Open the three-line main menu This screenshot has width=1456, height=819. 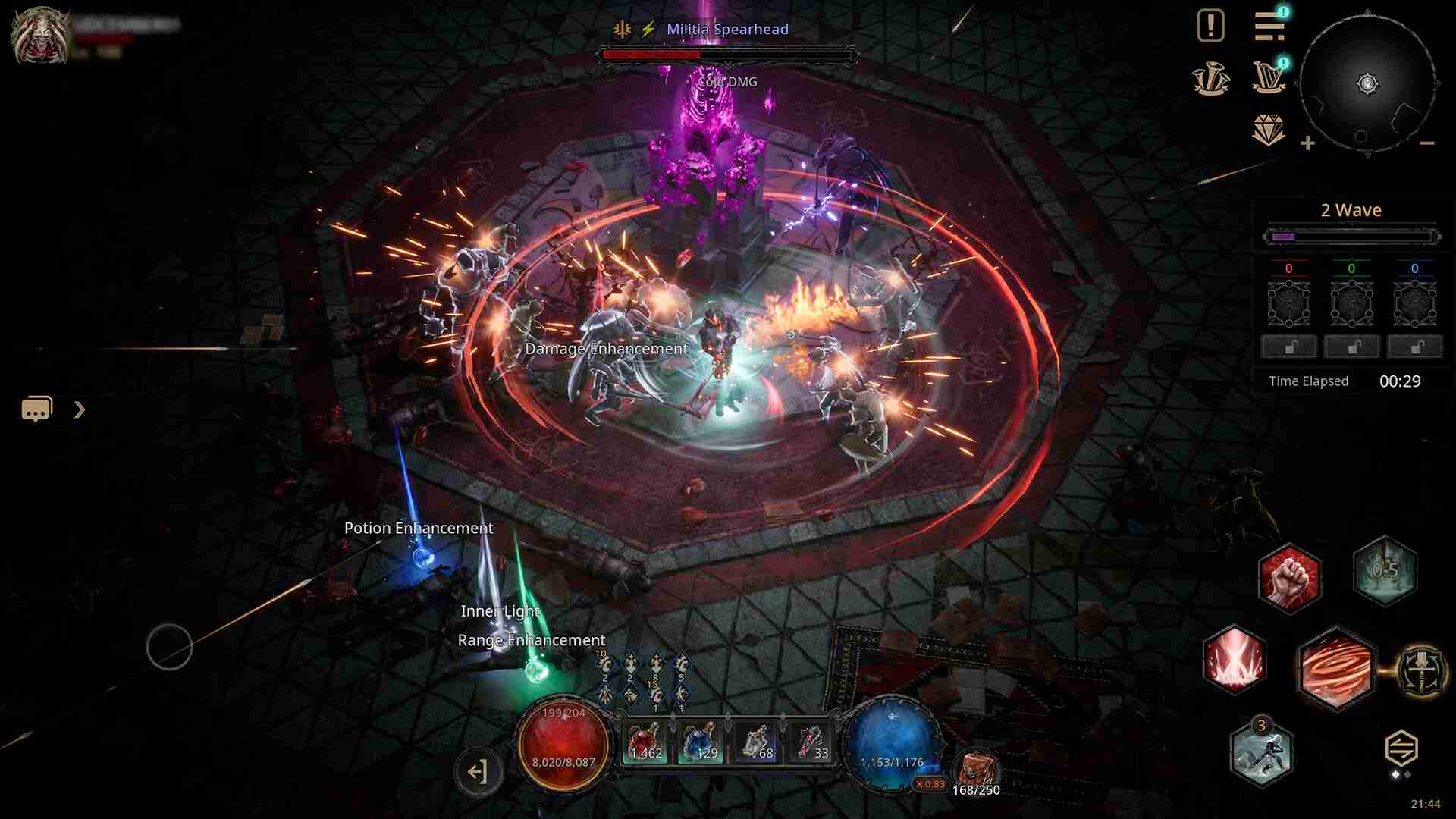point(1269,27)
